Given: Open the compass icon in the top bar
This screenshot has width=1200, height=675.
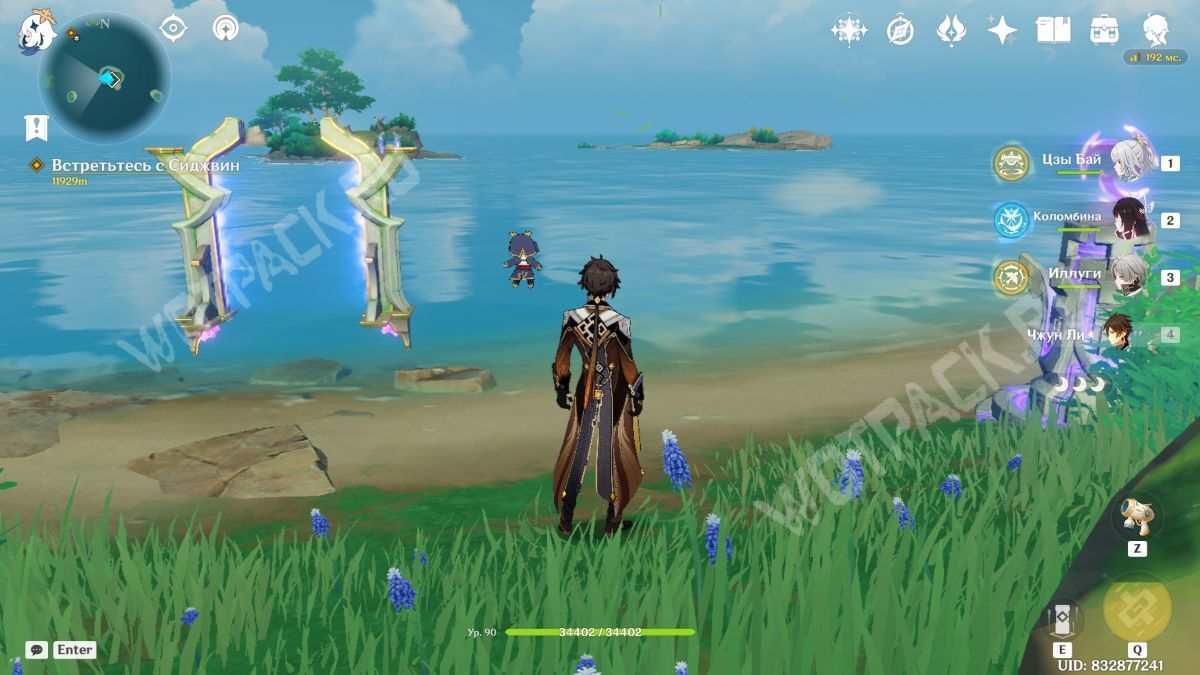Looking at the screenshot, I should pos(900,31).
